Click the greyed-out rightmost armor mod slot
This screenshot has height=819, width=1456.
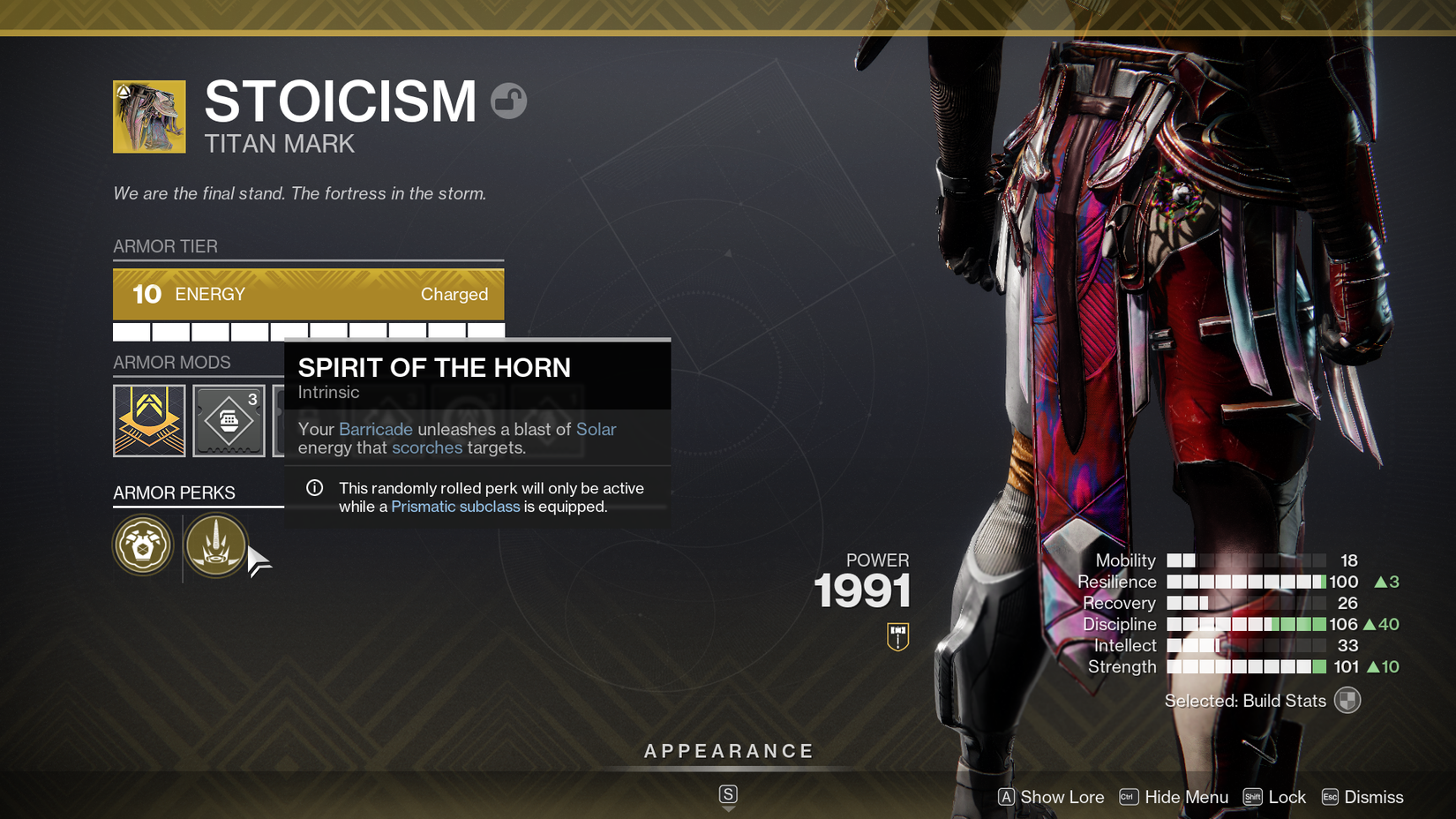click(x=547, y=421)
